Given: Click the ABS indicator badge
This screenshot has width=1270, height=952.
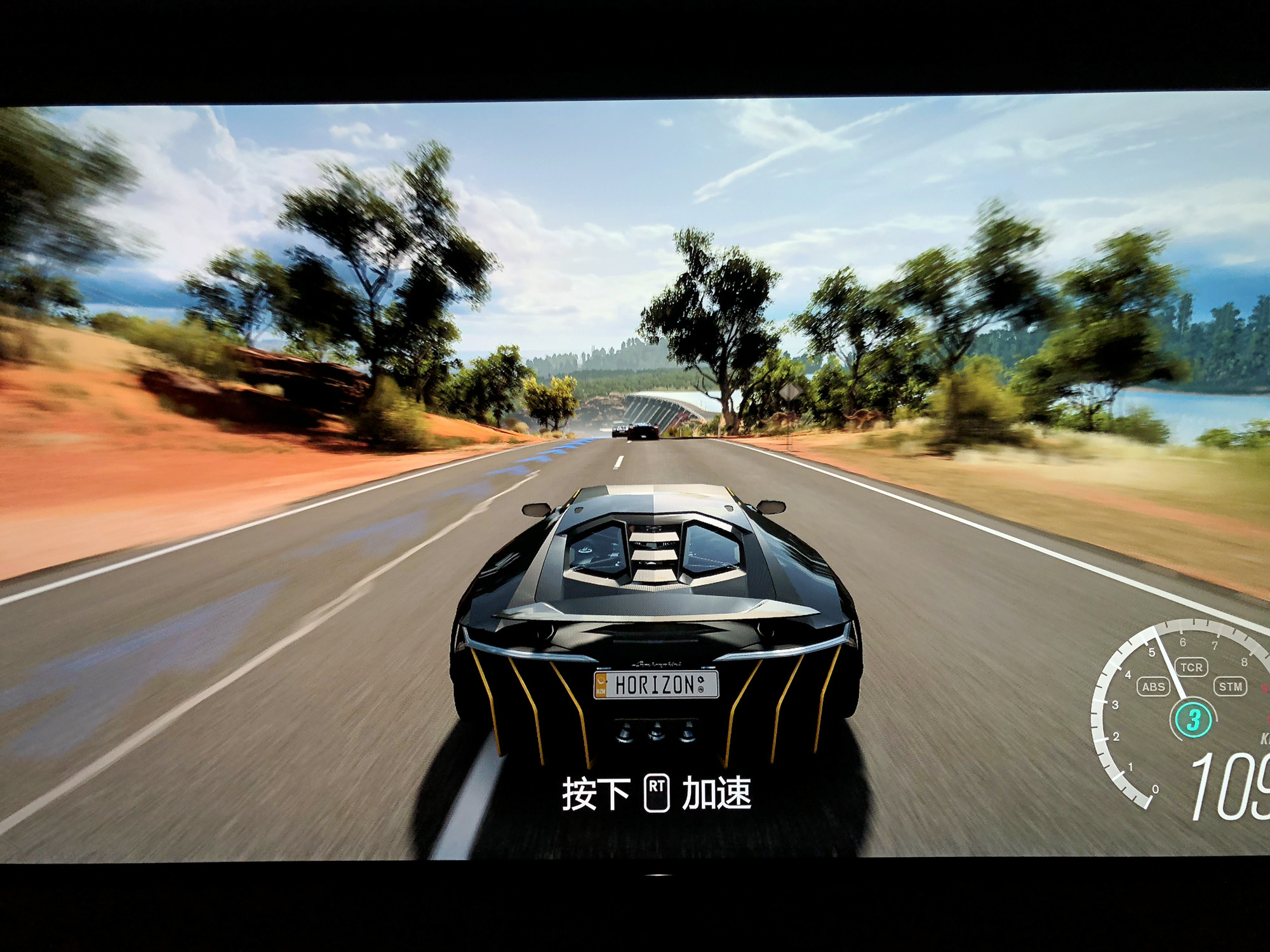Looking at the screenshot, I should click(x=1153, y=687).
